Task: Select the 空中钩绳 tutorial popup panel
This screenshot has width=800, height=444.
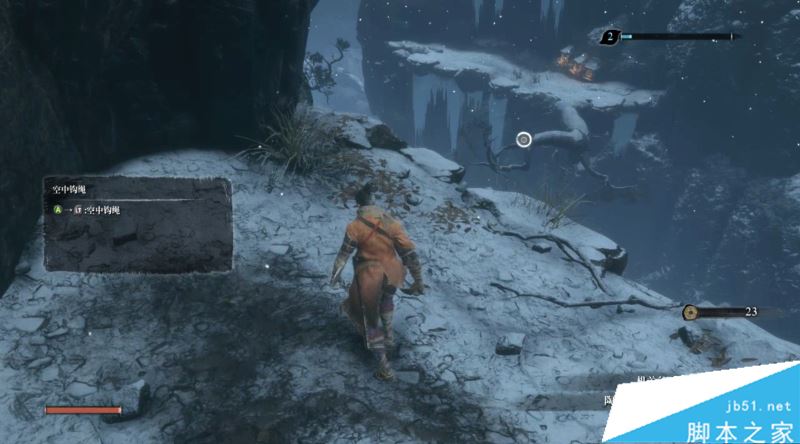Action: [137, 224]
